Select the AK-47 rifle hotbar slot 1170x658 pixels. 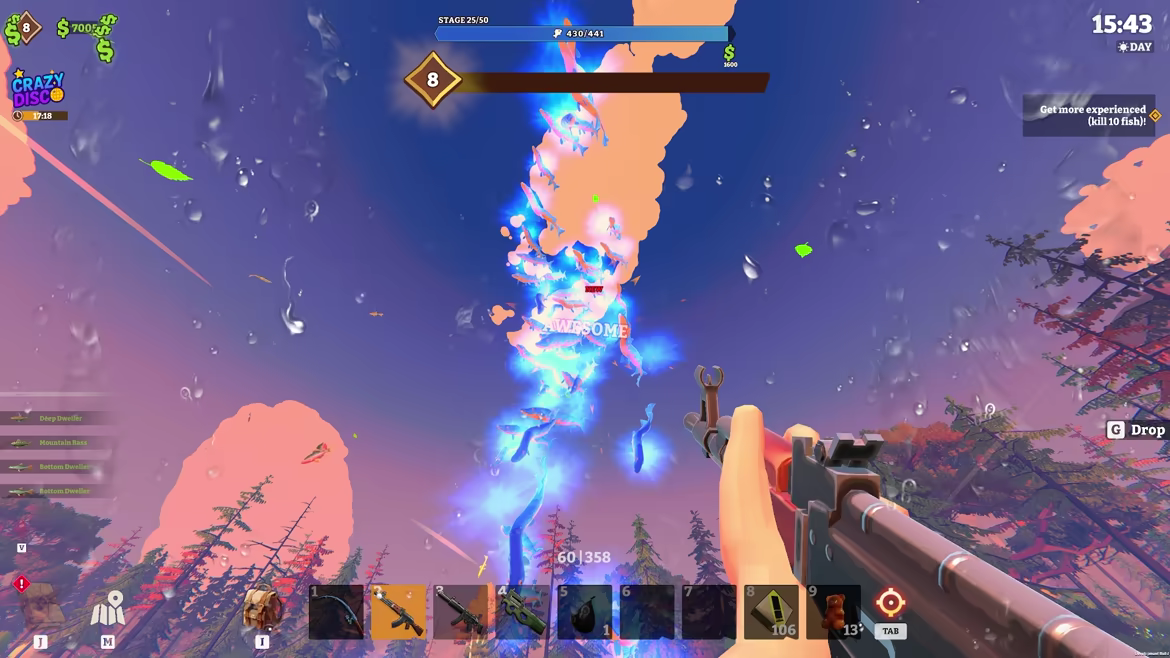tap(398, 612)
